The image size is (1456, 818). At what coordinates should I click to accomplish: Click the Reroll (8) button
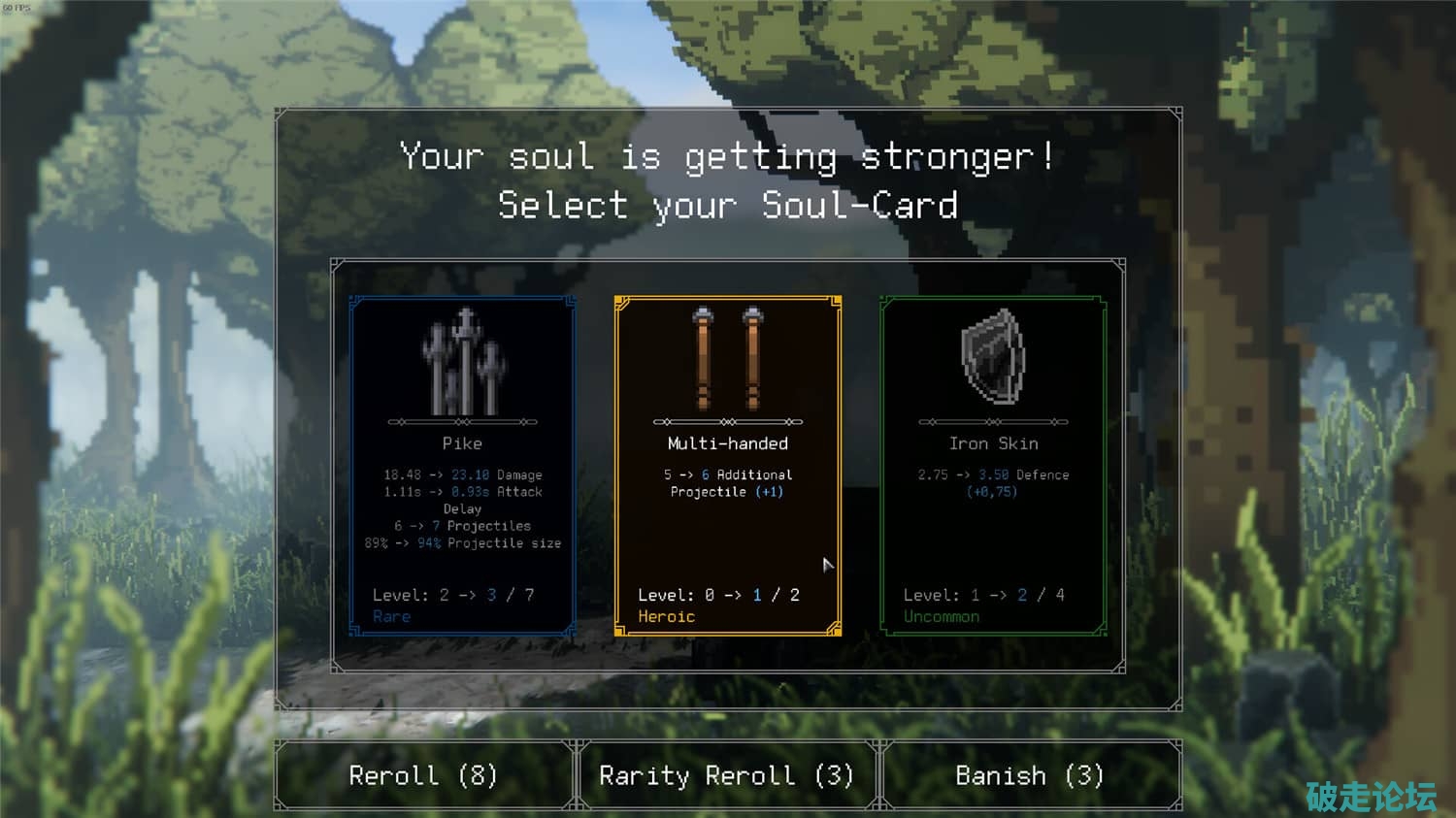tap(424, 774)
